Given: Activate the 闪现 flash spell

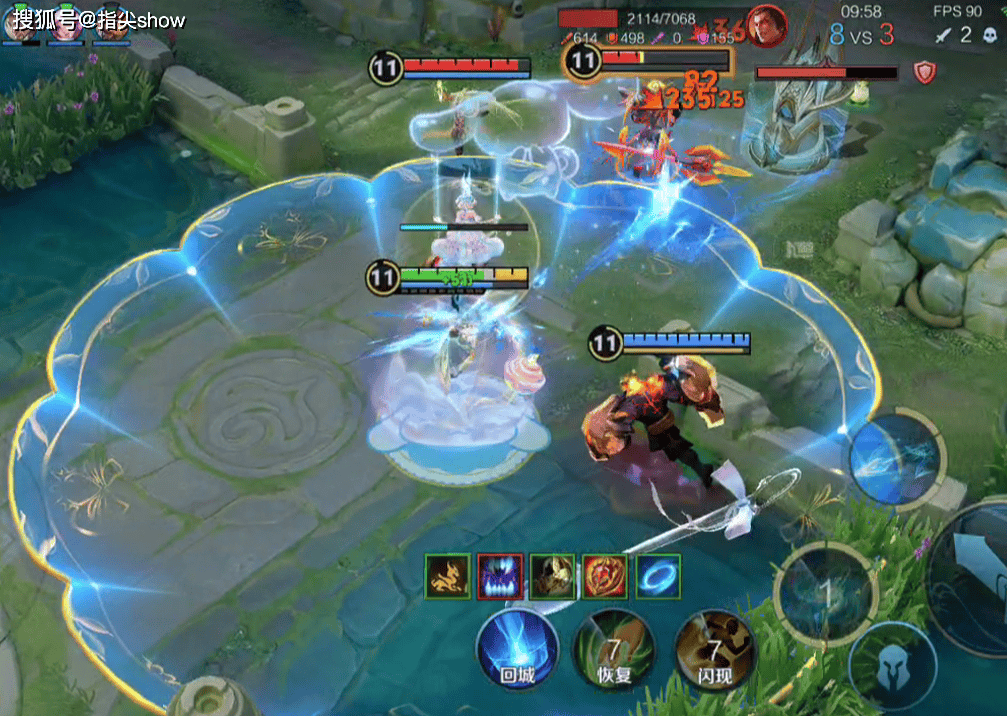Looking at the screenshot, I should [714, 650].
